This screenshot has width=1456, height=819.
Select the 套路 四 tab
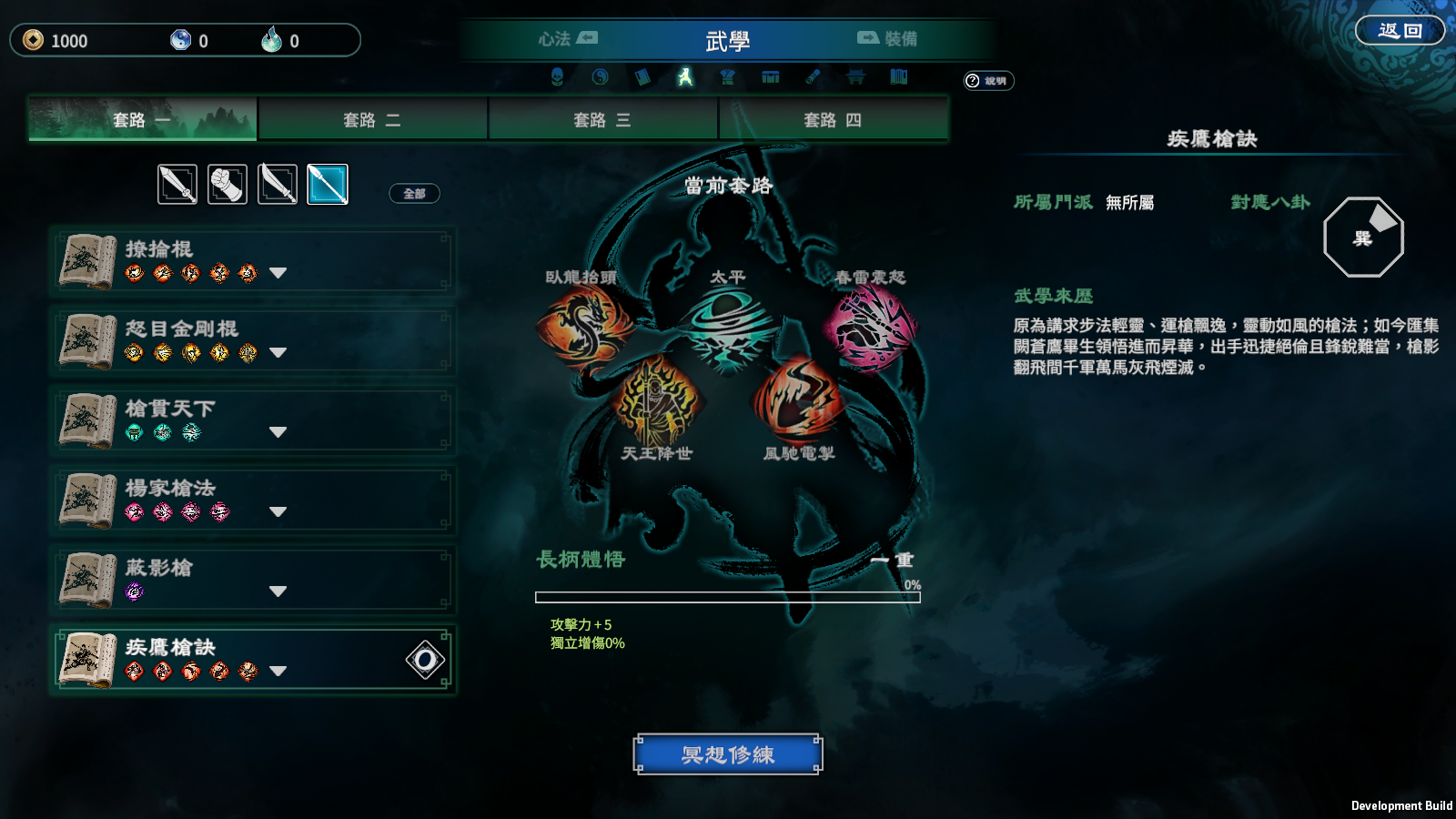tap(833, 120)
